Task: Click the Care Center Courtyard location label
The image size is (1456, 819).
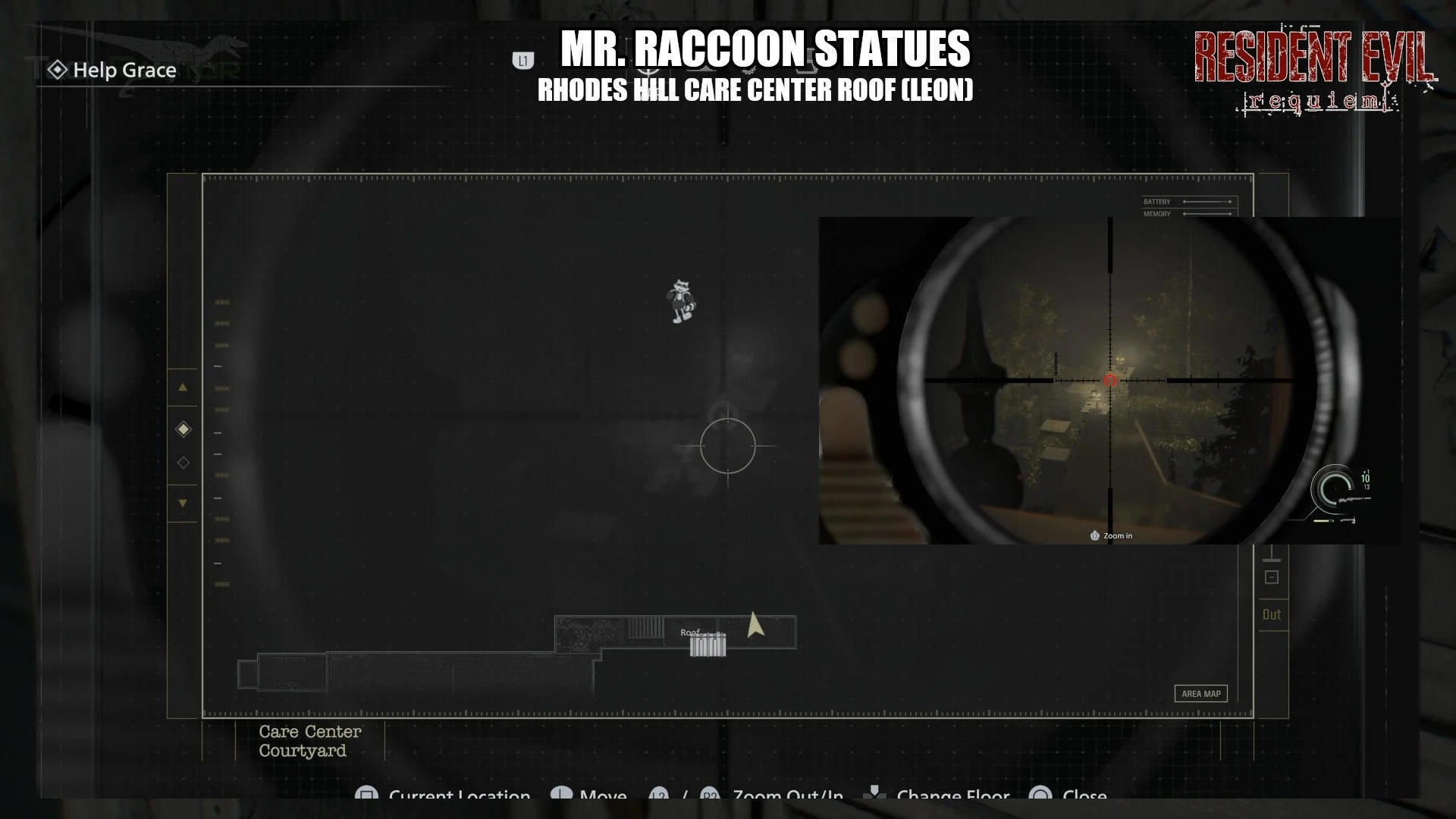Action: pos(309,741)
